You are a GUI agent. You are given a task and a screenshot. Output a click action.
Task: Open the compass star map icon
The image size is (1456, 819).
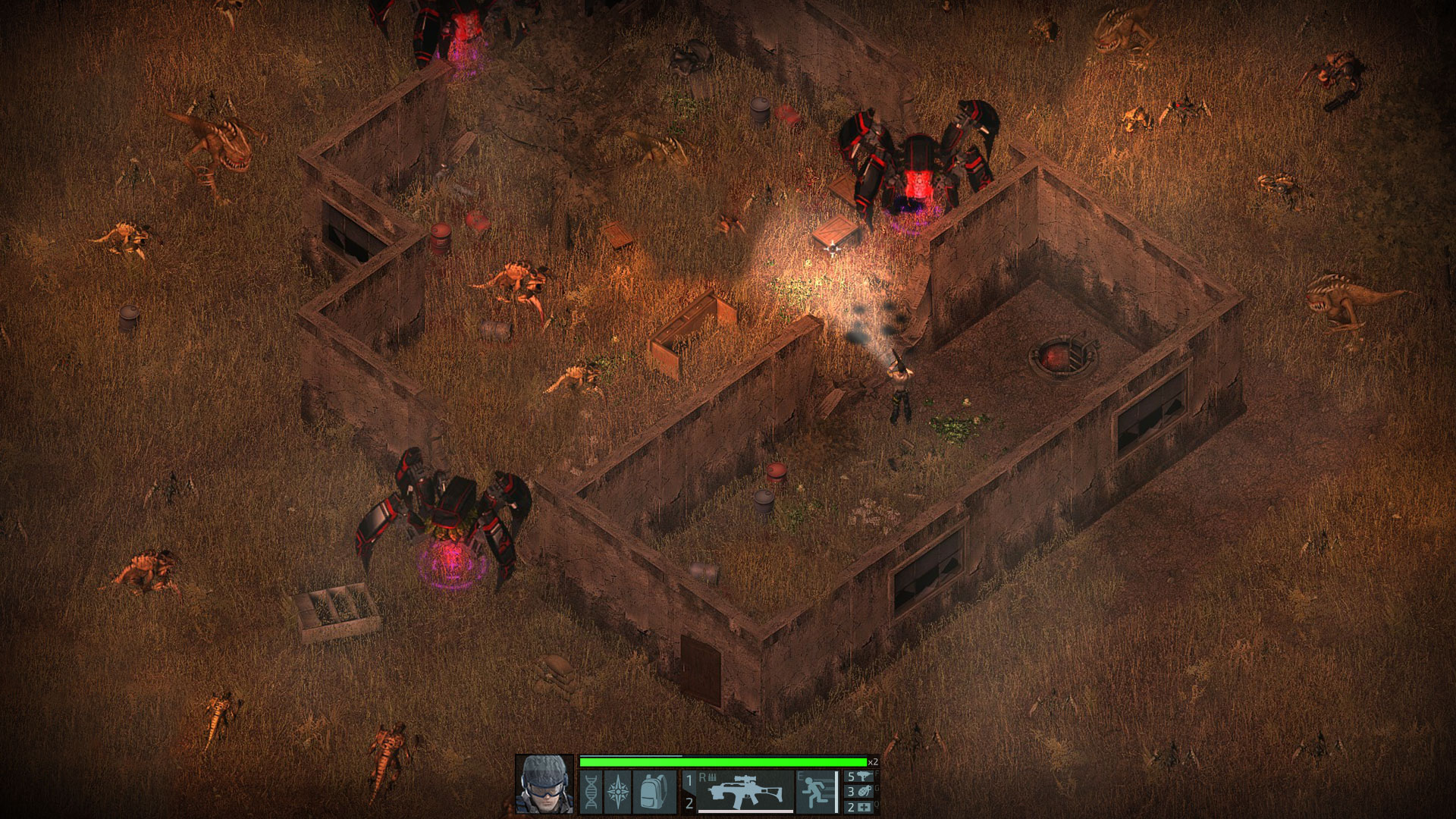[617, 792]
